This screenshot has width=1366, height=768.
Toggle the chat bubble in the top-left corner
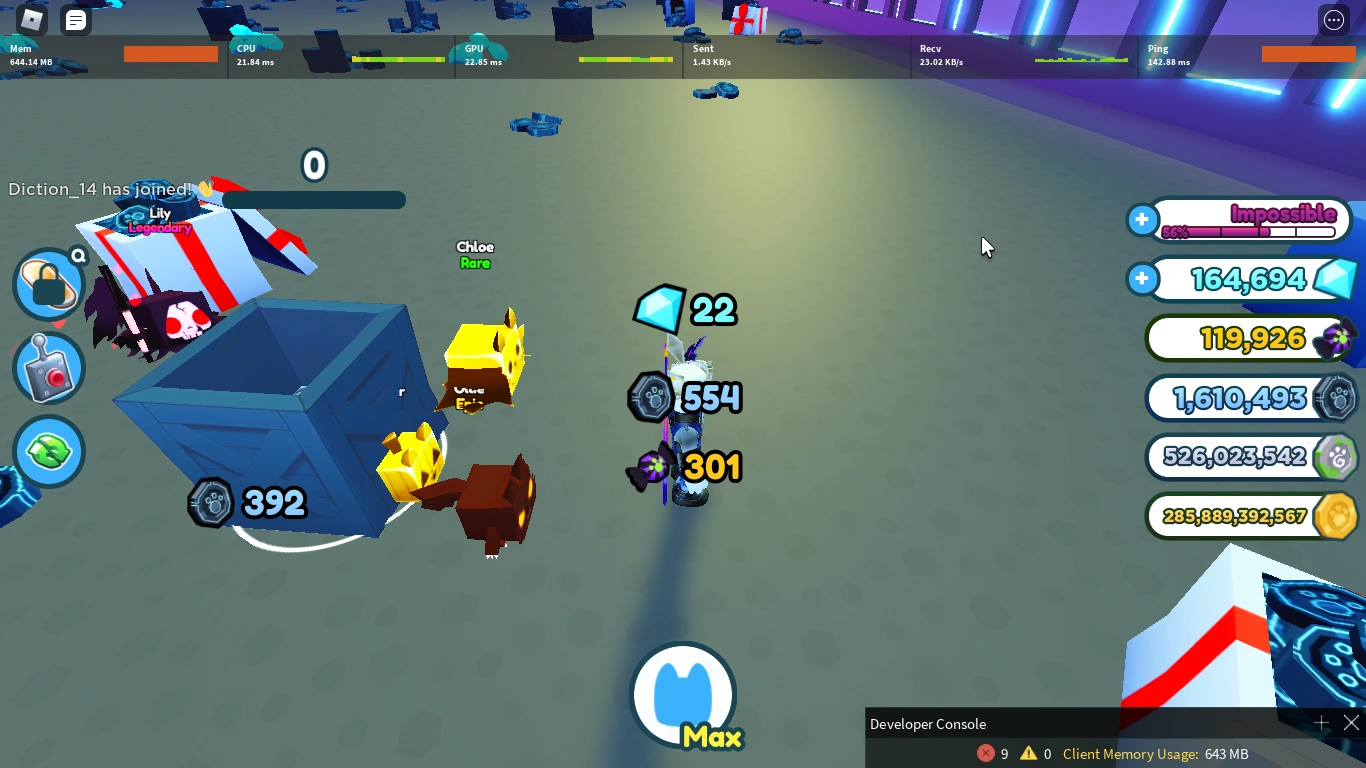[74, 18]
